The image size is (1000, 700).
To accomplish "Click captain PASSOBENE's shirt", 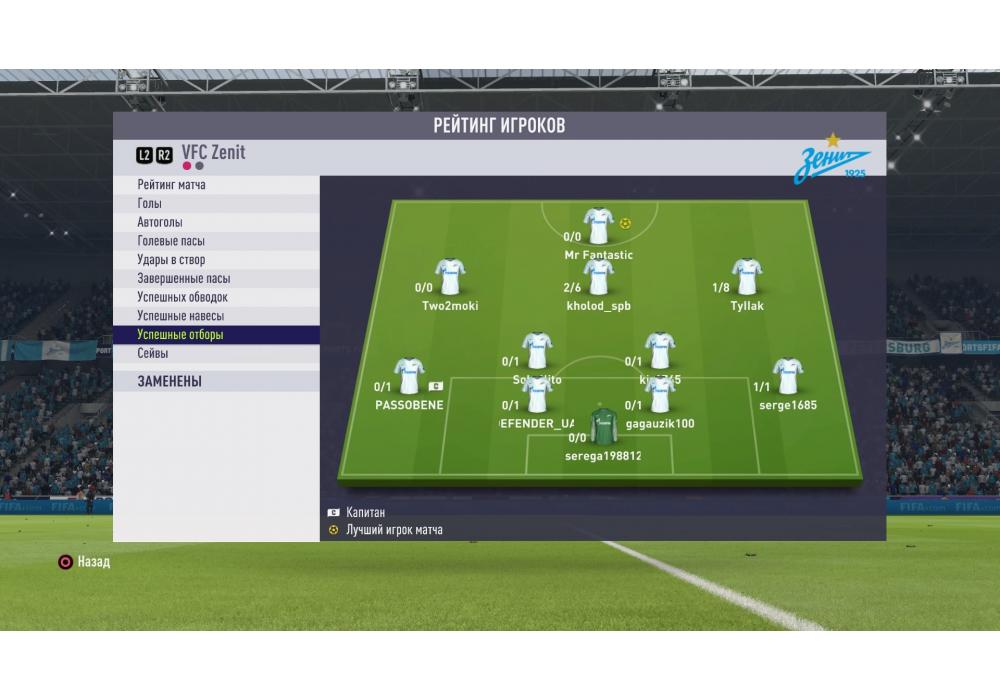I will pyautogui.click(x=409, y=376).
